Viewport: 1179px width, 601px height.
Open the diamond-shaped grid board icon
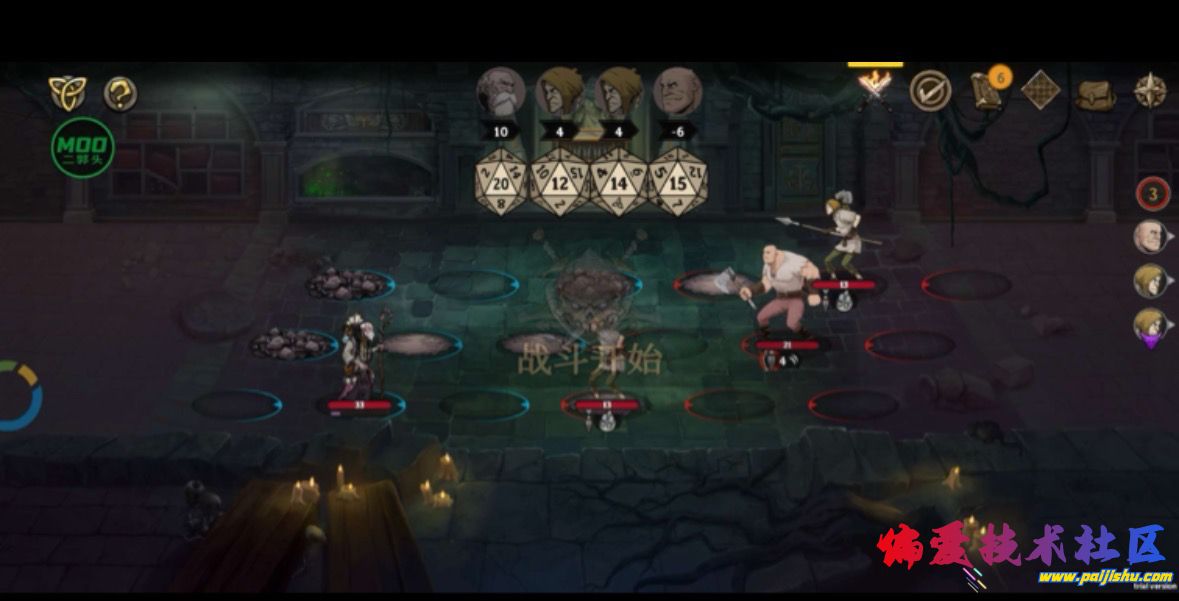pyautogui.click(x=1040, y=91)
